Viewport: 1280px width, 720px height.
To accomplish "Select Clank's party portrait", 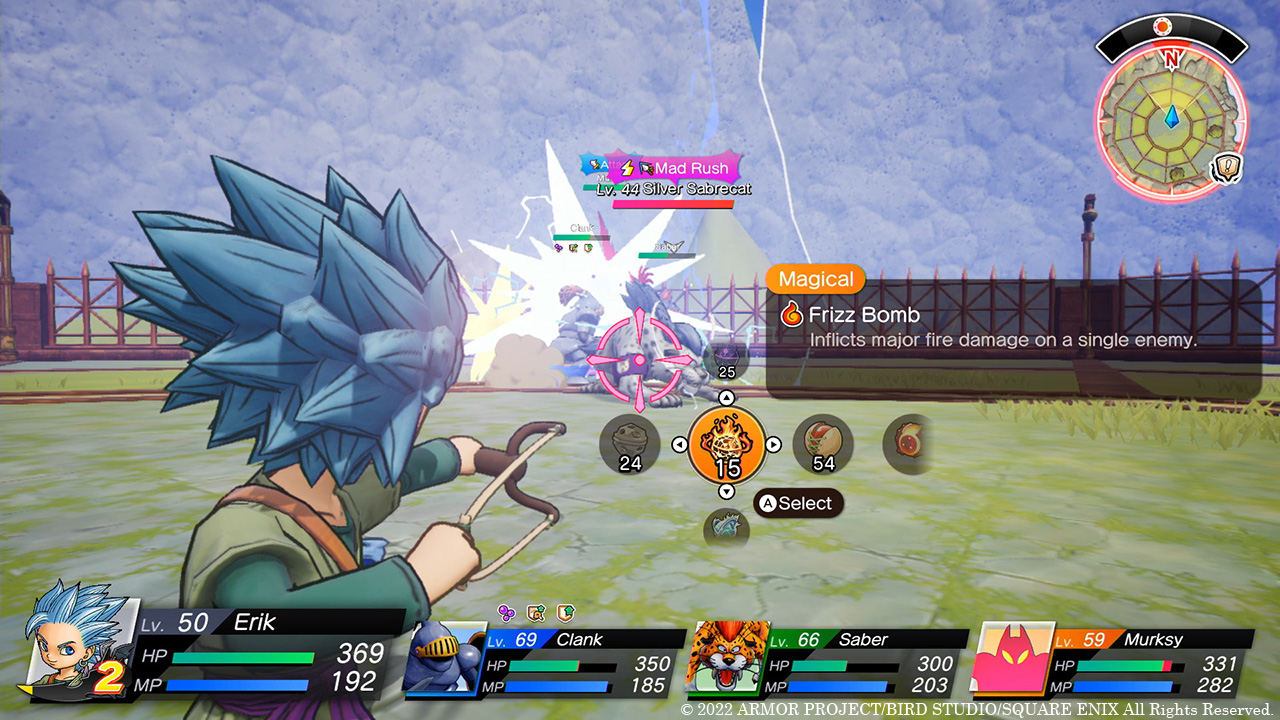I will pos(443,657).
